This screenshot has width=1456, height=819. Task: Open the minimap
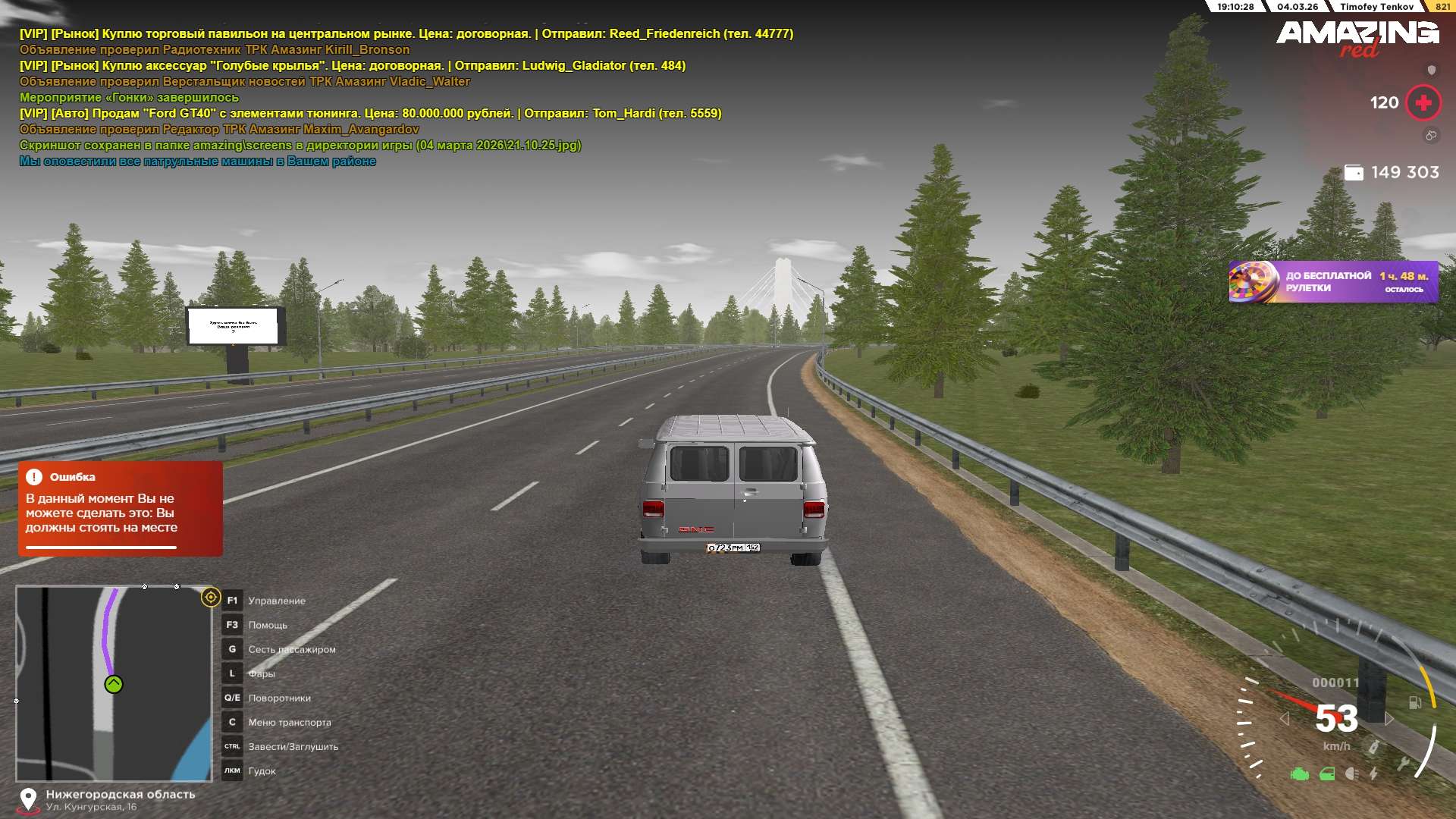tap(114, 682)
